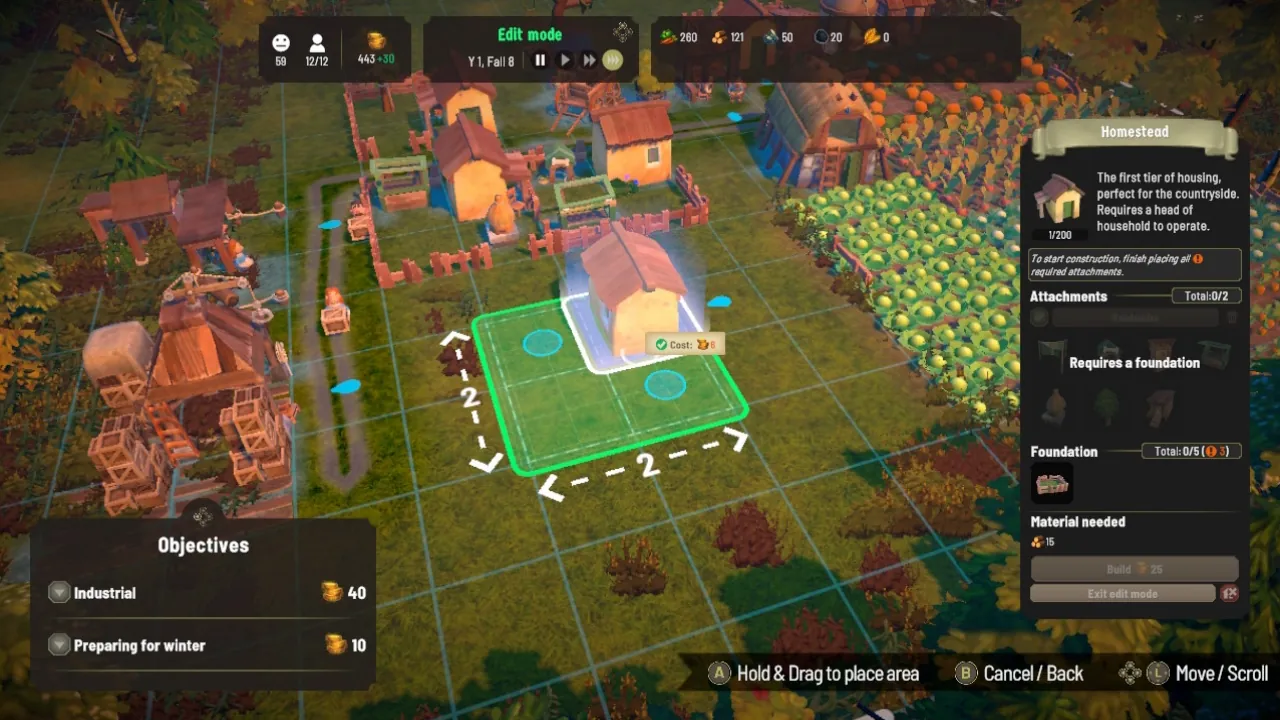Select the fastest game speed icon
This screenshot has width=1280, height=720.
point(612,60)
